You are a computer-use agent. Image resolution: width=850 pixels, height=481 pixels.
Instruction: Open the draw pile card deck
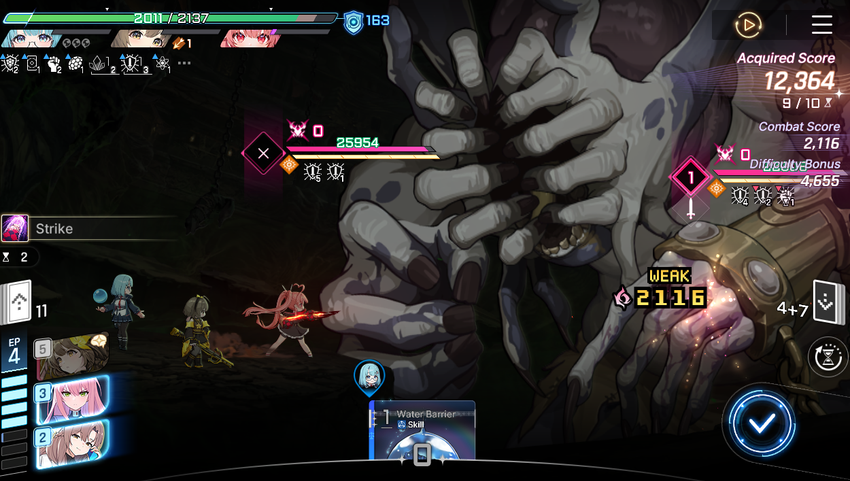pos(18,301)
